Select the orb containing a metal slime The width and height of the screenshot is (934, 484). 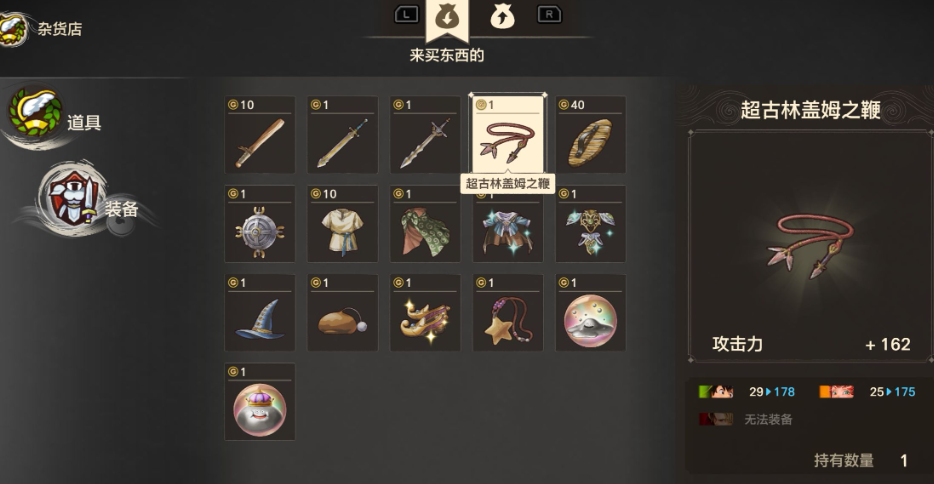tap(591, 315)
